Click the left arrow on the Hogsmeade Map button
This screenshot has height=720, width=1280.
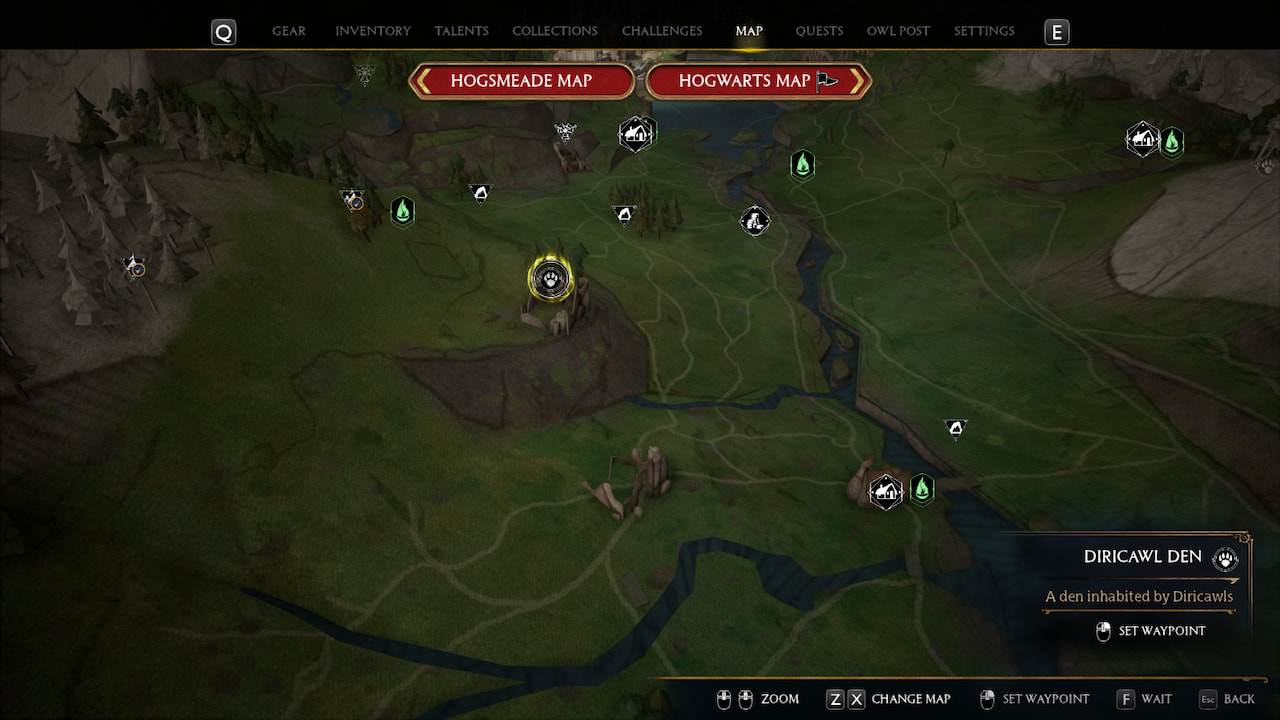click(422, 81)
